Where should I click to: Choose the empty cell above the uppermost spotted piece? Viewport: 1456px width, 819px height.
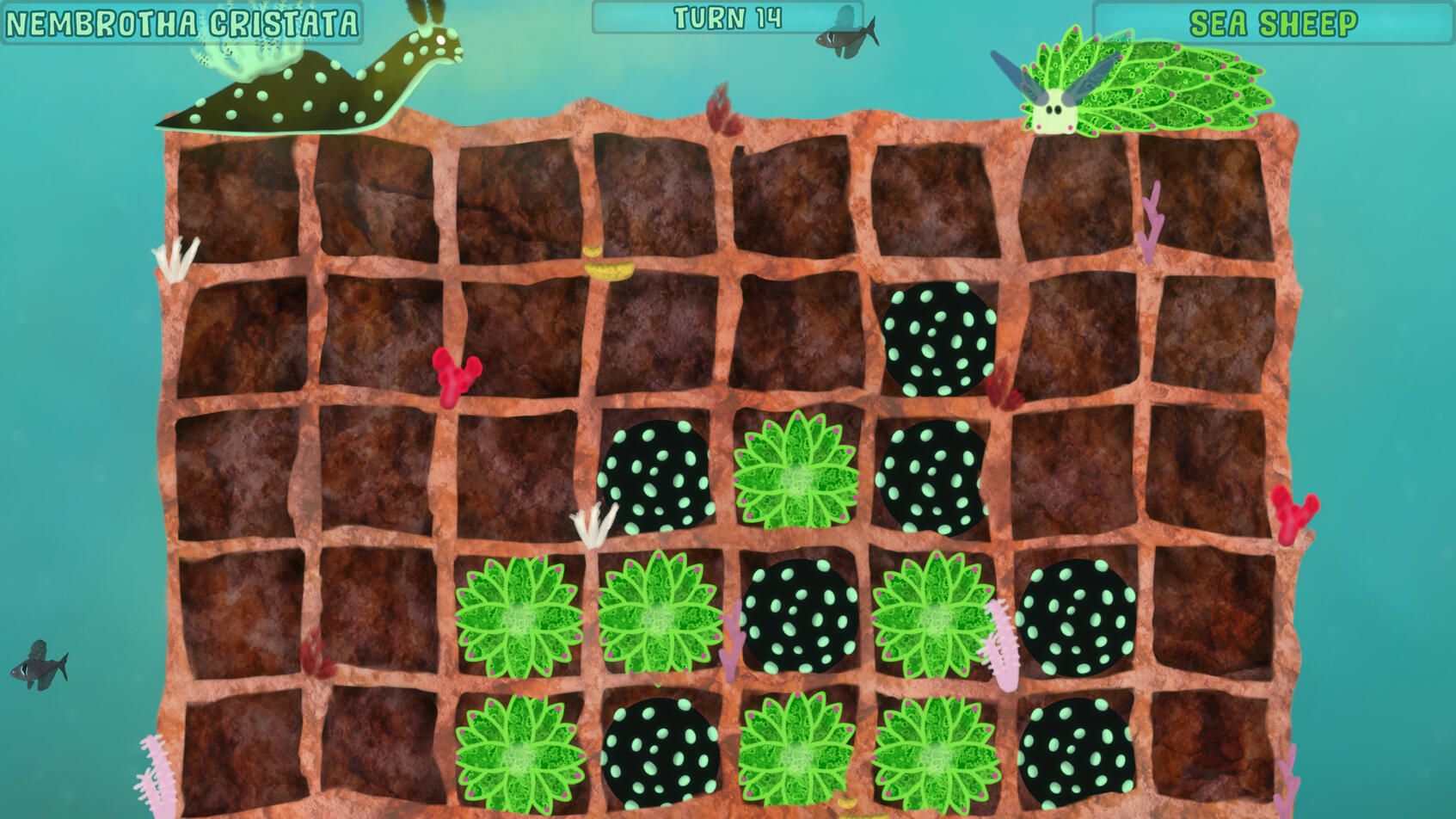coord(936,200)
